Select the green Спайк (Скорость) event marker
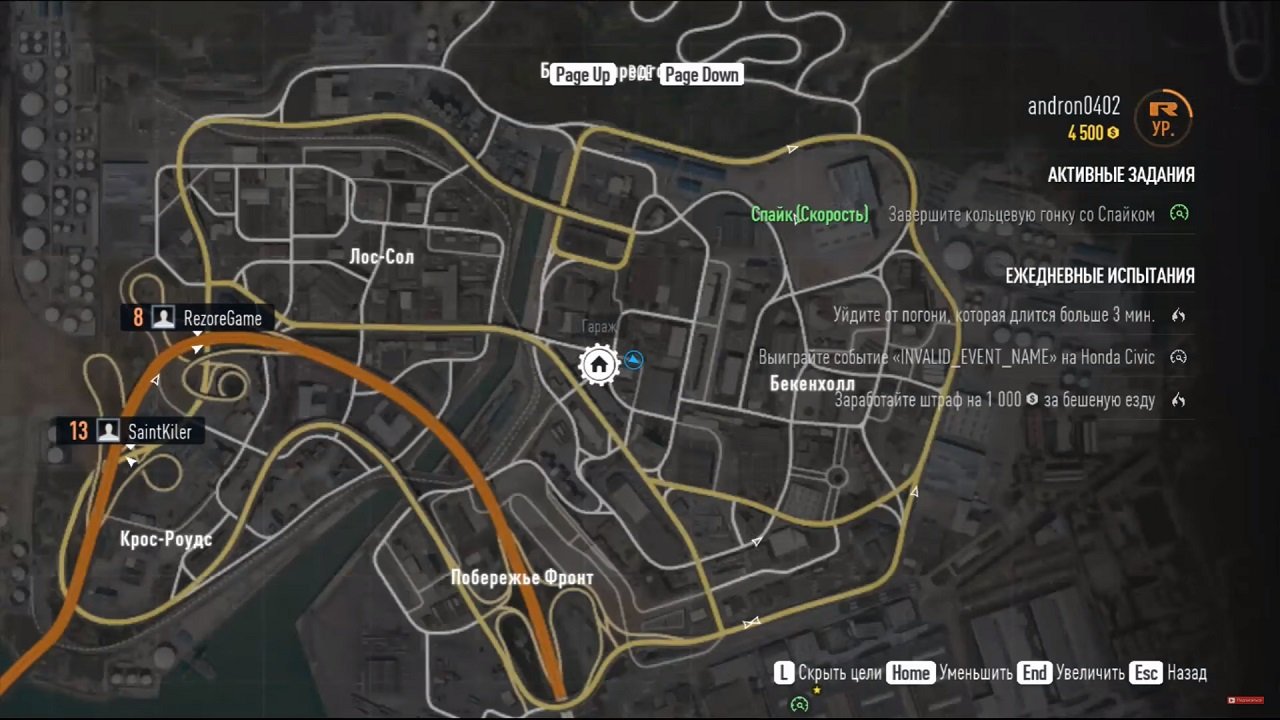This screenshot has width=1280, height=720. click(810, 214)
